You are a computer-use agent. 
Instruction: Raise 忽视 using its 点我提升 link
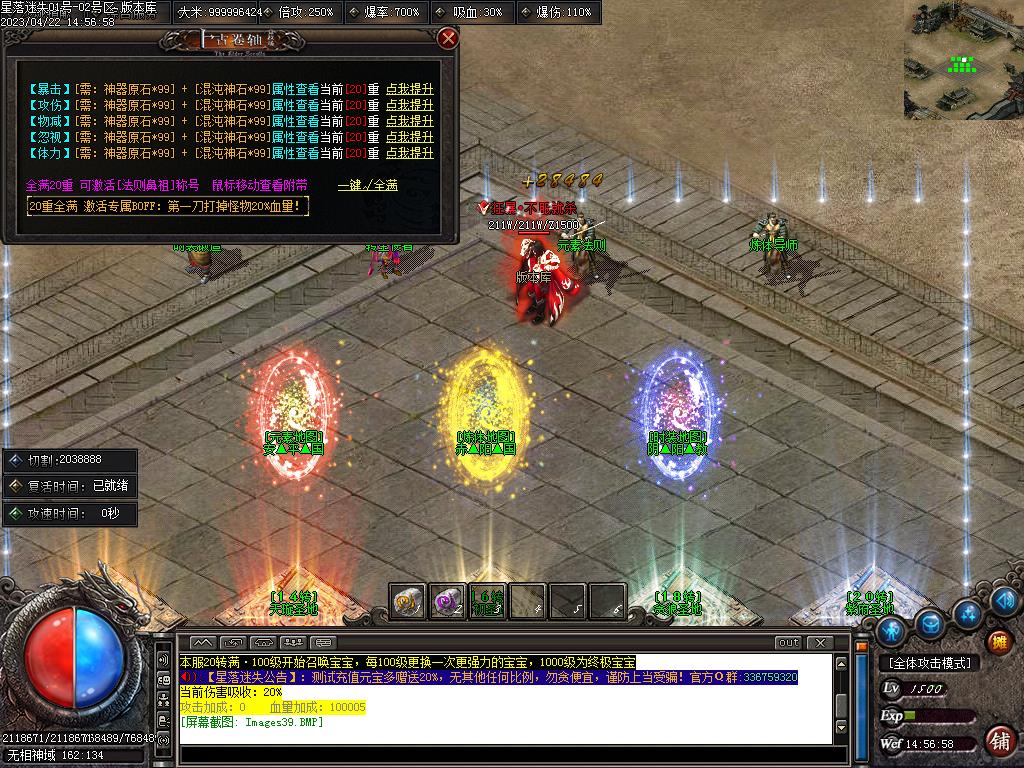click(410, 137)
